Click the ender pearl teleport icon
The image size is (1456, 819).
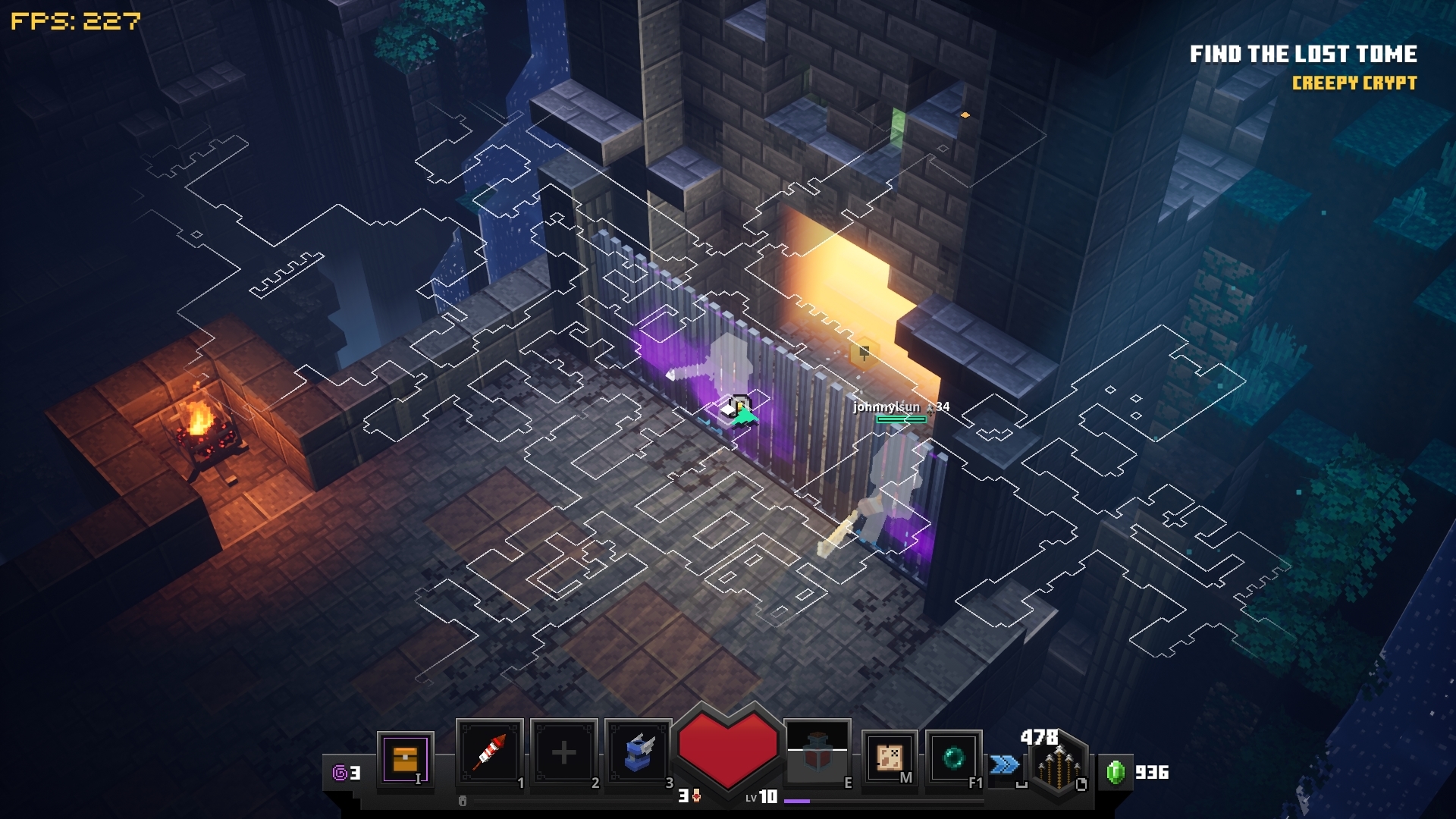(953, 757)
